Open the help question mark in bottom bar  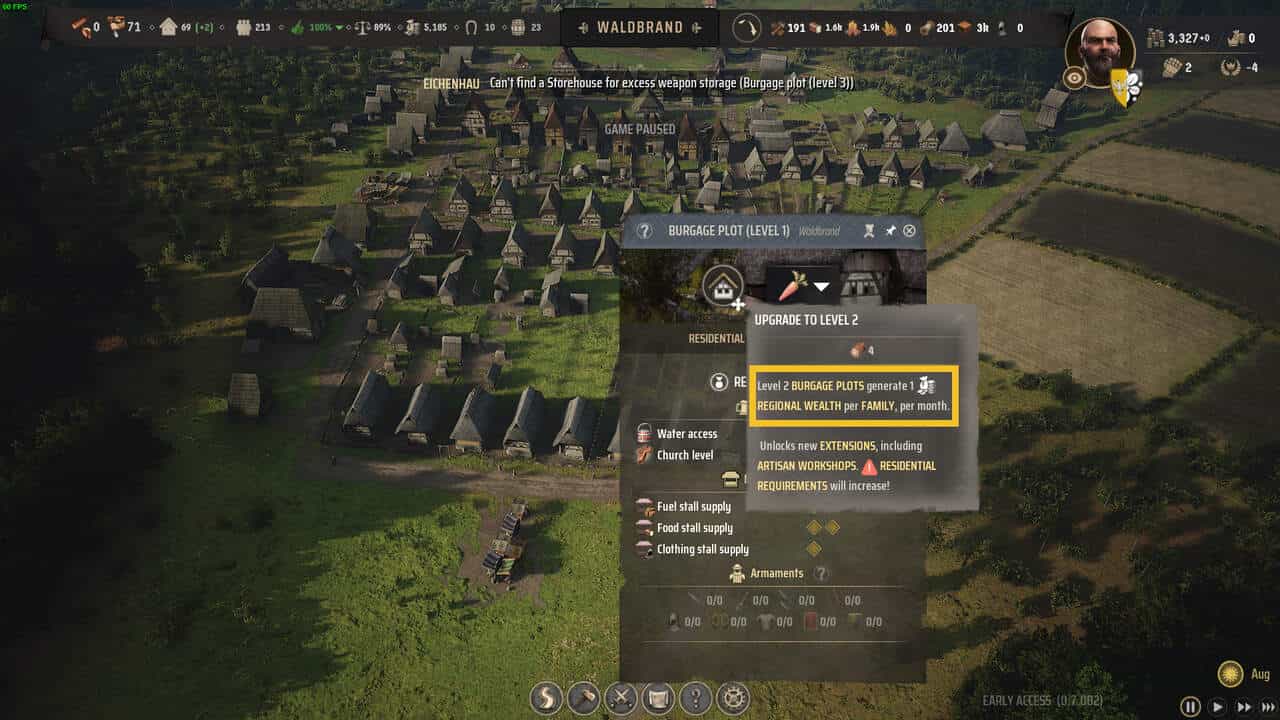pyautogui.click(x=696, y=697)
